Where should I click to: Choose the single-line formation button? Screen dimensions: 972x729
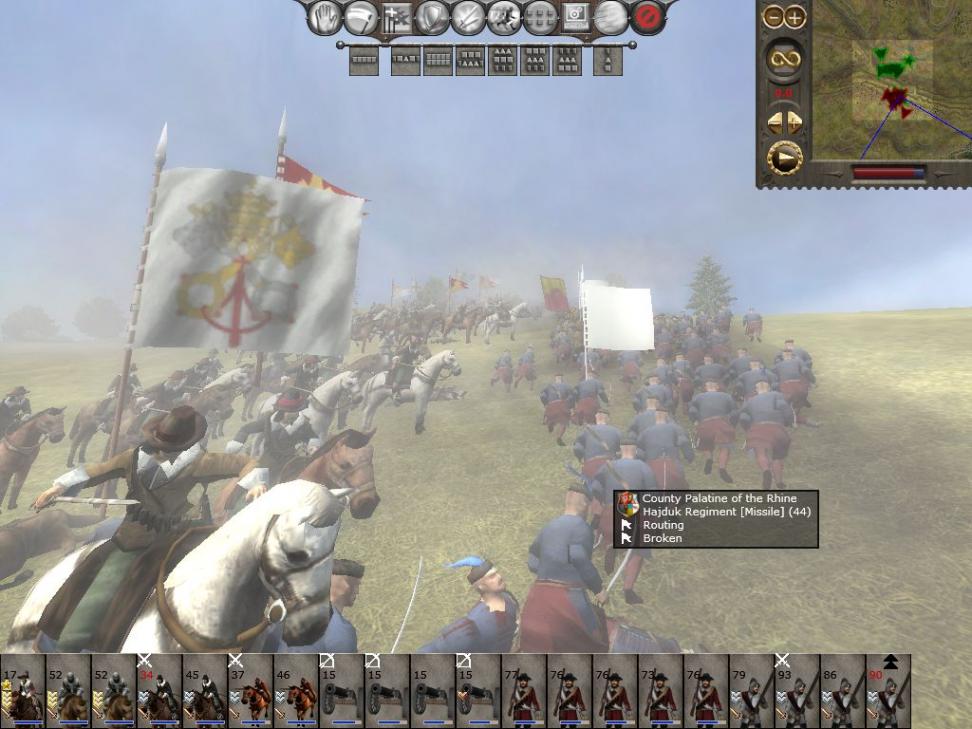point(363,61)
